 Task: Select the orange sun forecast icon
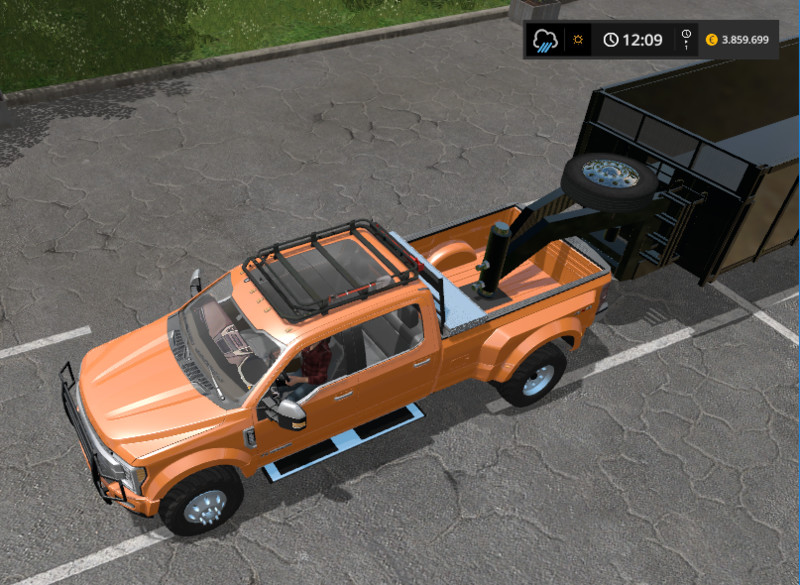(x=577, y=41)
